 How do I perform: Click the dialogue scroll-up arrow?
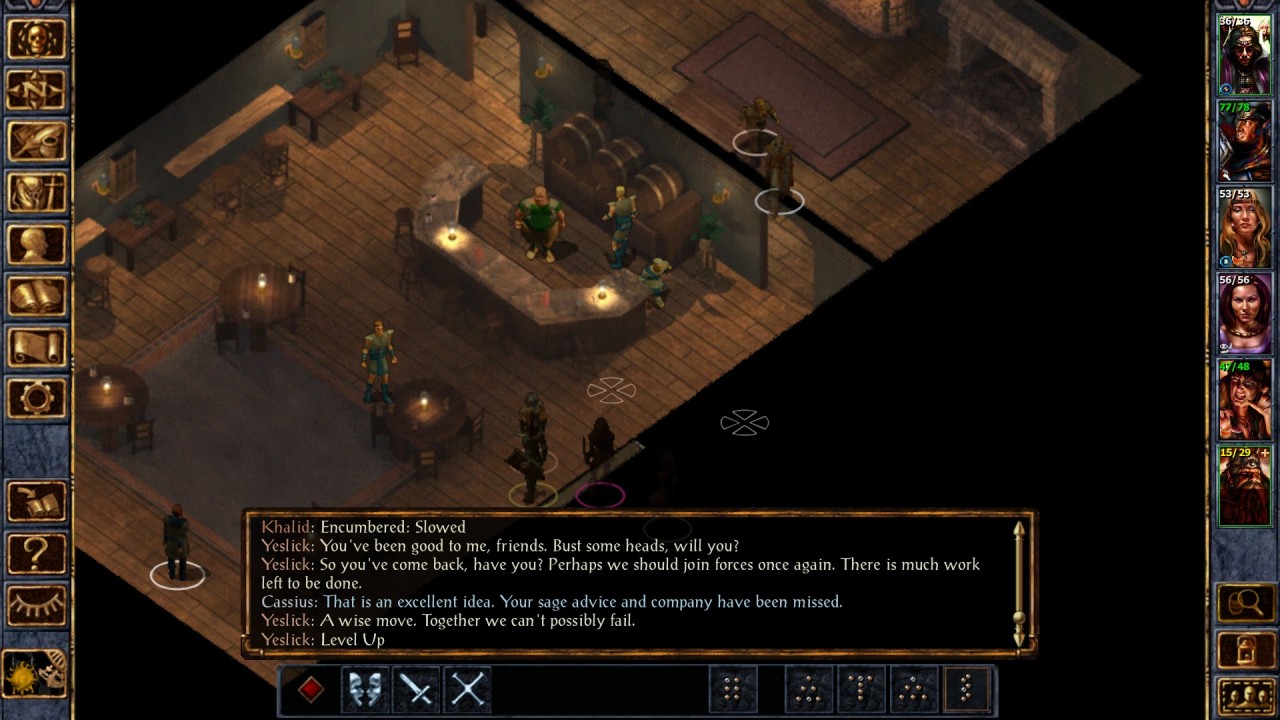coord(1019,527)
